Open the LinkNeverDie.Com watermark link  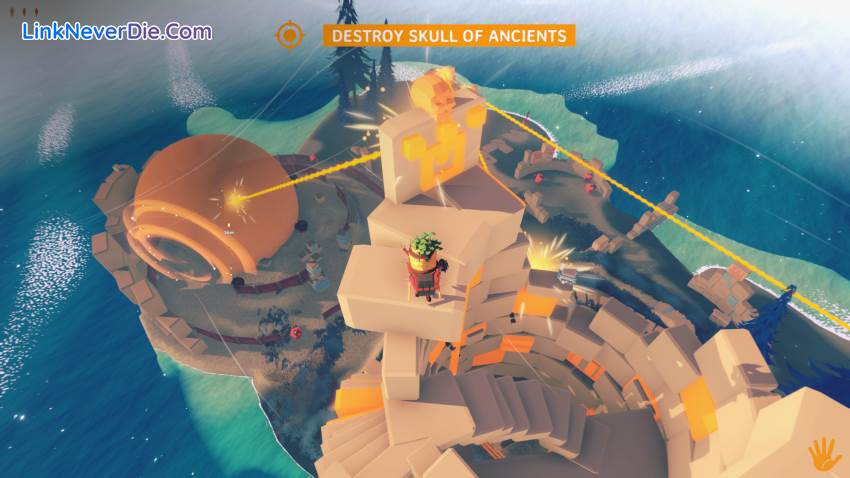(117, 31)
